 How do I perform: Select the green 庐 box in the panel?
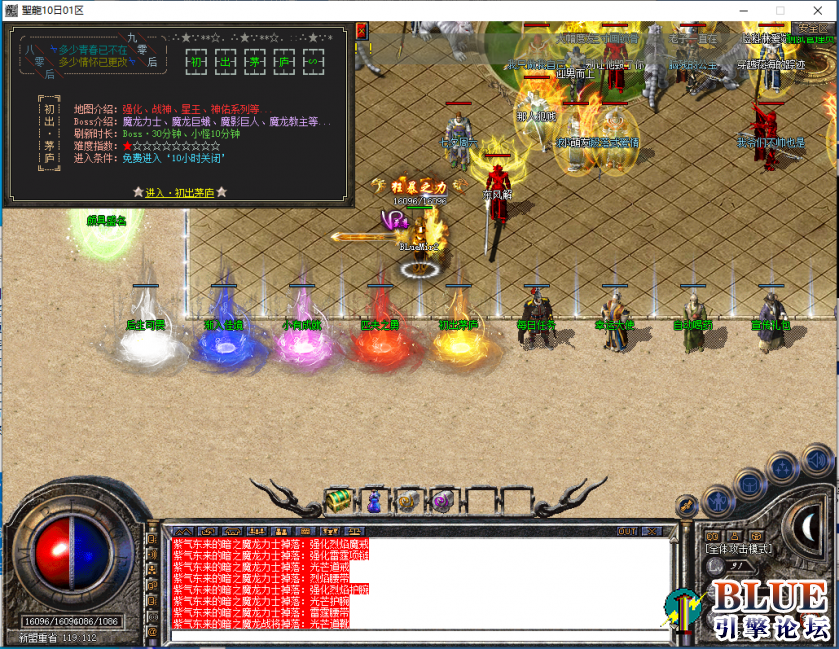[285, 61]
